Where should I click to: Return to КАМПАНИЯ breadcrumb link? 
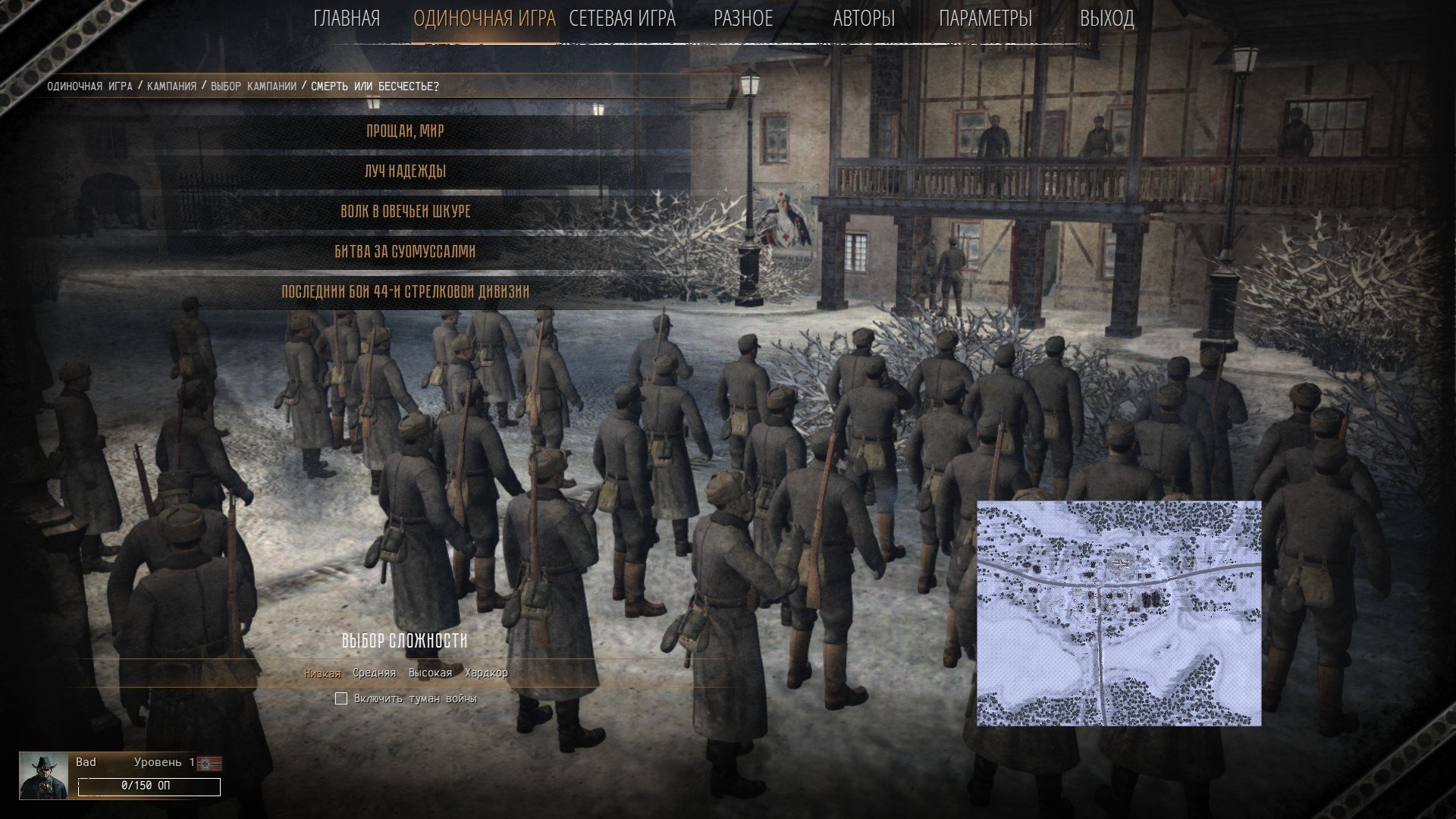[x=171, y=86]
